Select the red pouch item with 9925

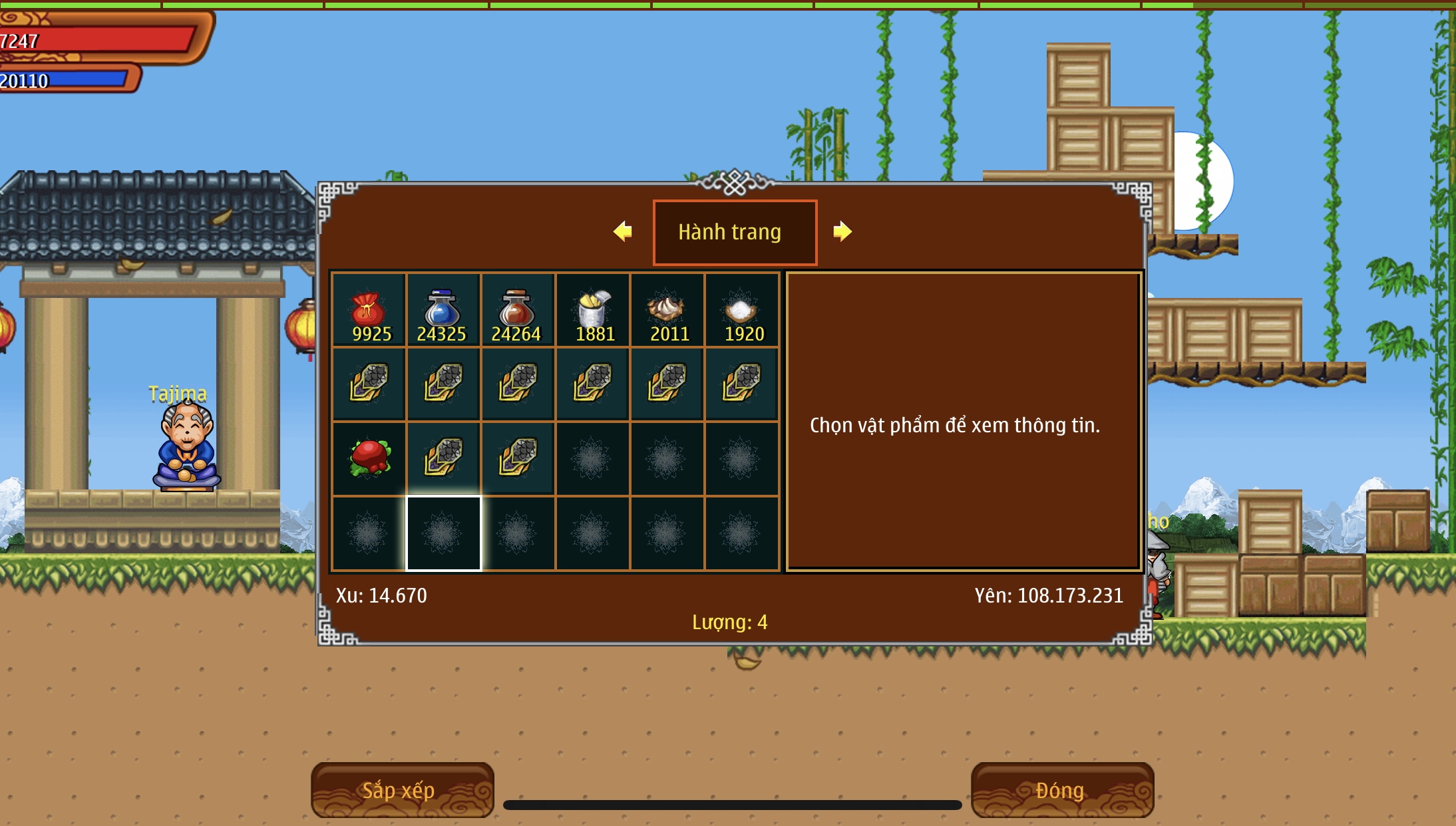369,311
